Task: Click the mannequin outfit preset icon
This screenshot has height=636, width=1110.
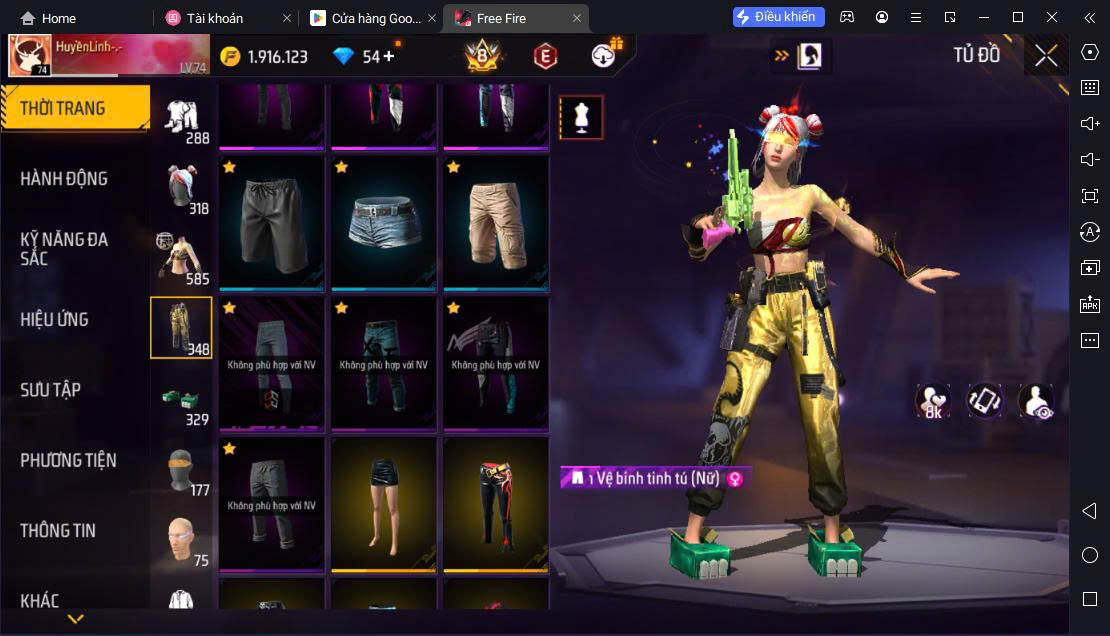Action: click(581, 117)
